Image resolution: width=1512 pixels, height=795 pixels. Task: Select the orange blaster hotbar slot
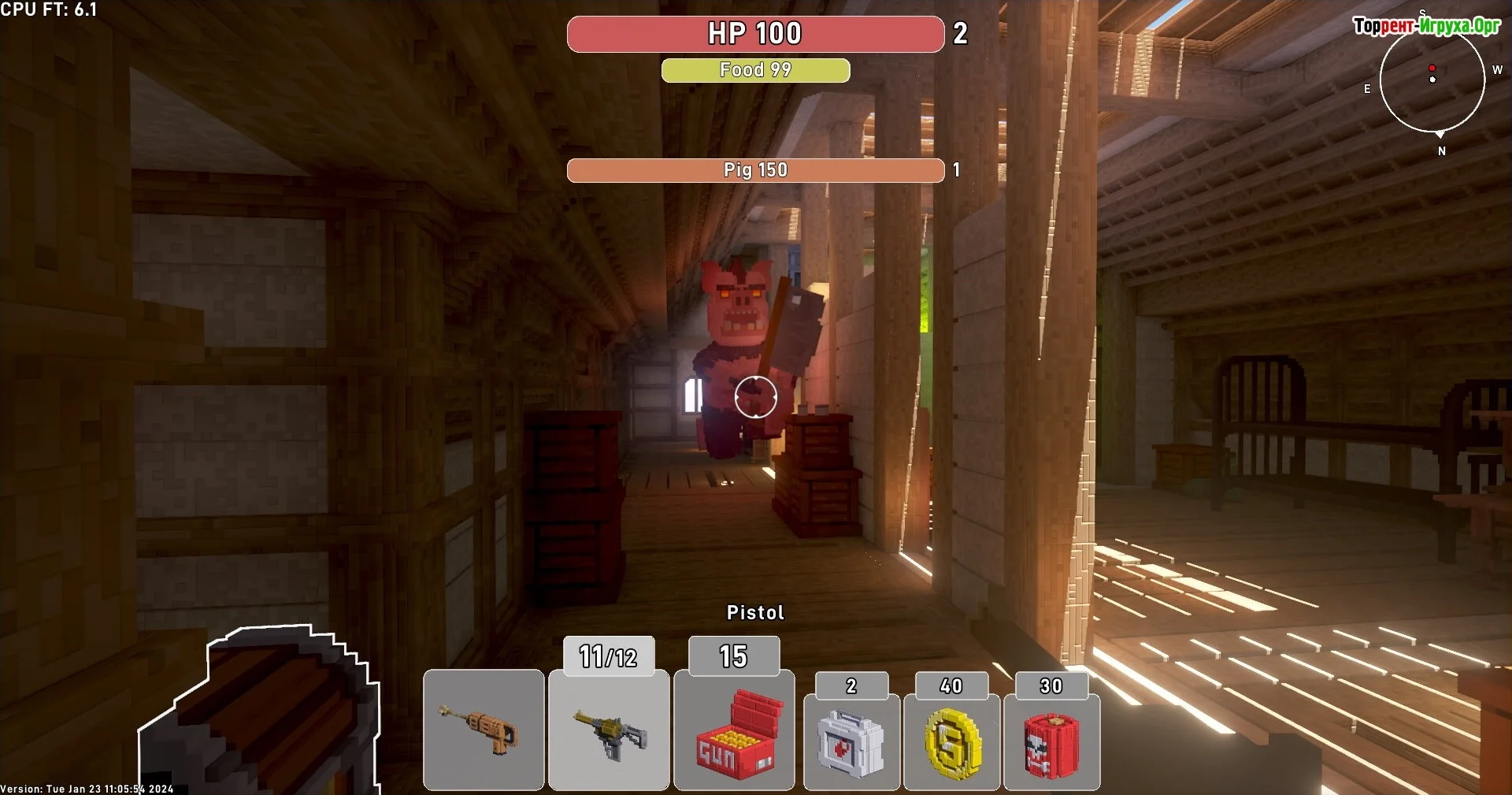(x=484, y=730)
